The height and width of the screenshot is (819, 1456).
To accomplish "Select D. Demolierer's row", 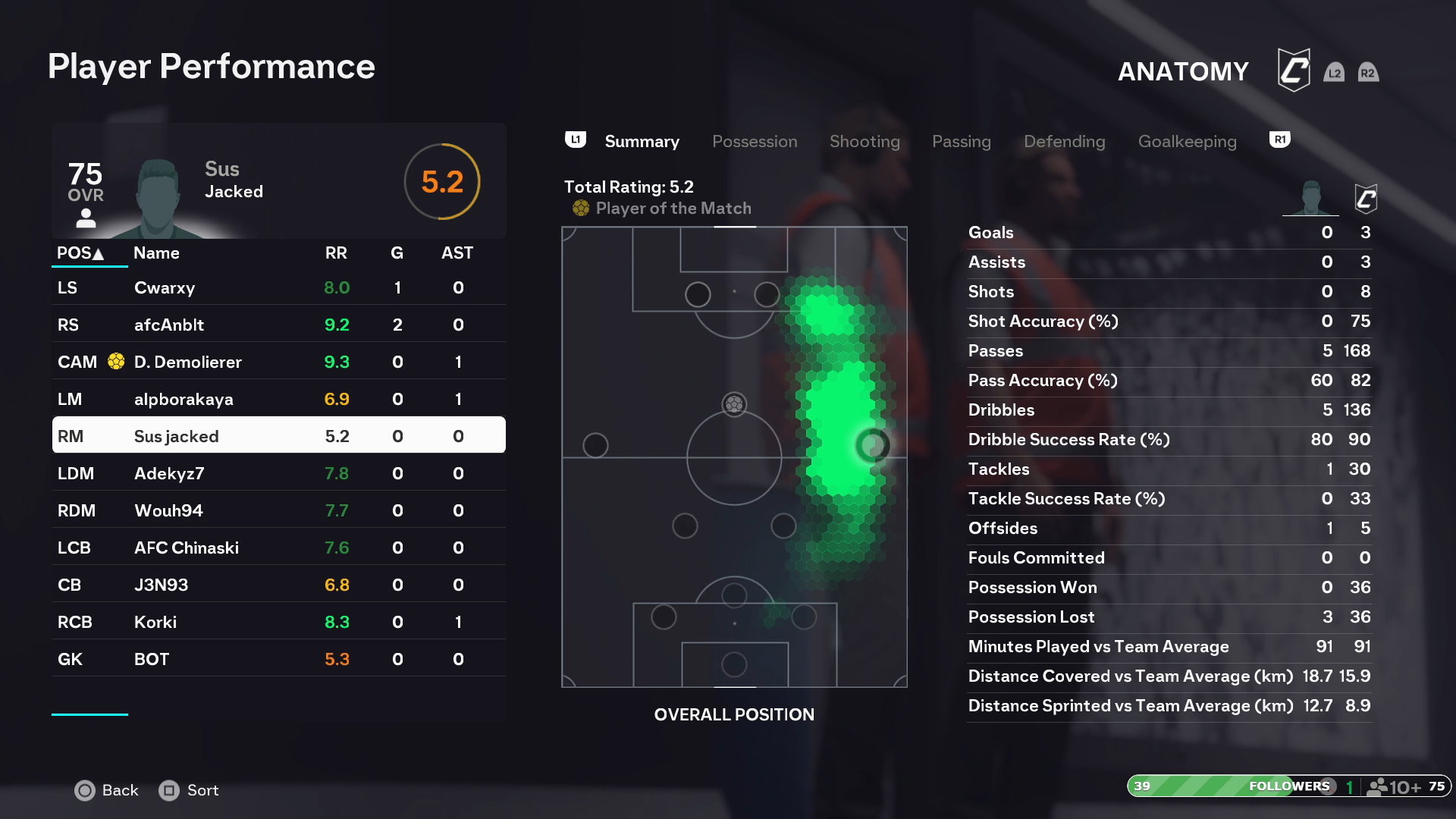I will [278, 362].
